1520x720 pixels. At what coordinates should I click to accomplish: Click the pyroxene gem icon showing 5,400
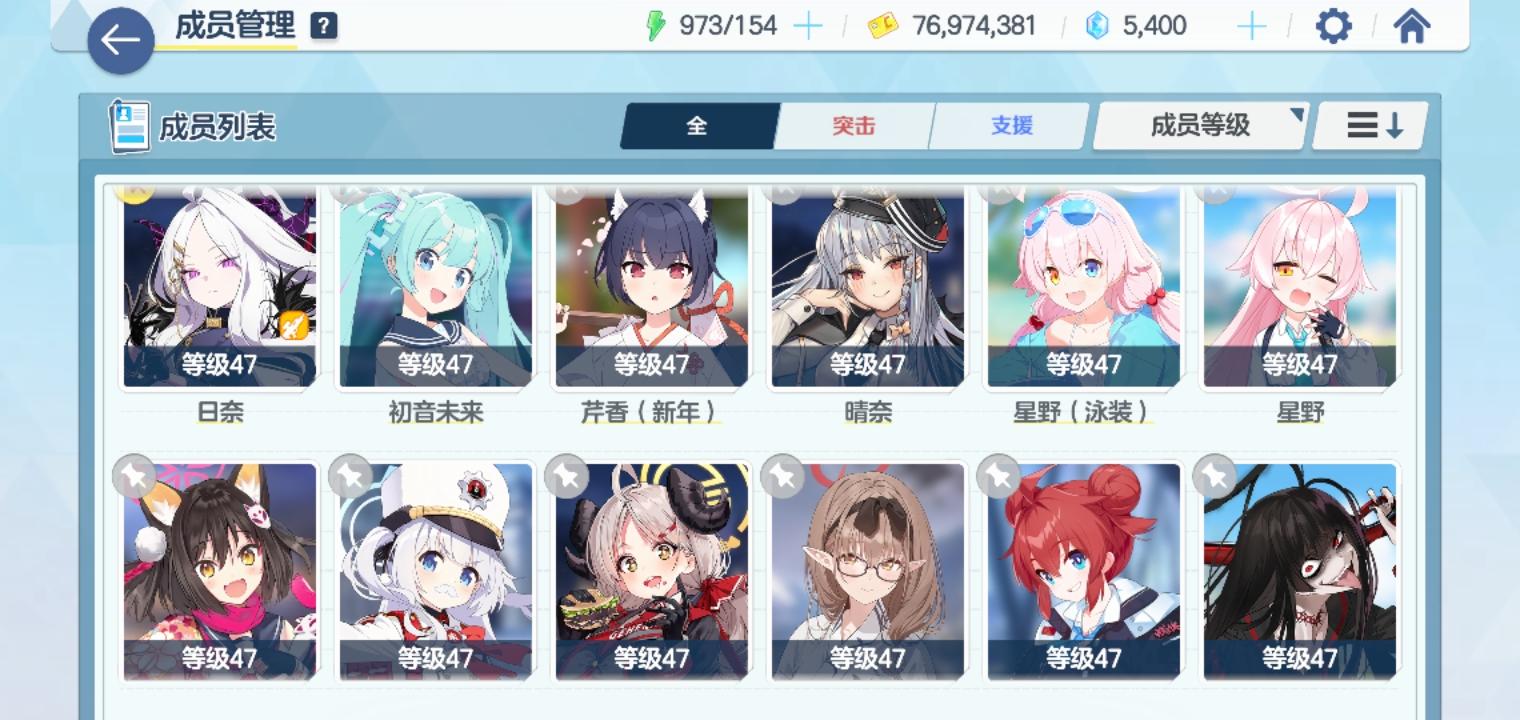pos(1097,25)
